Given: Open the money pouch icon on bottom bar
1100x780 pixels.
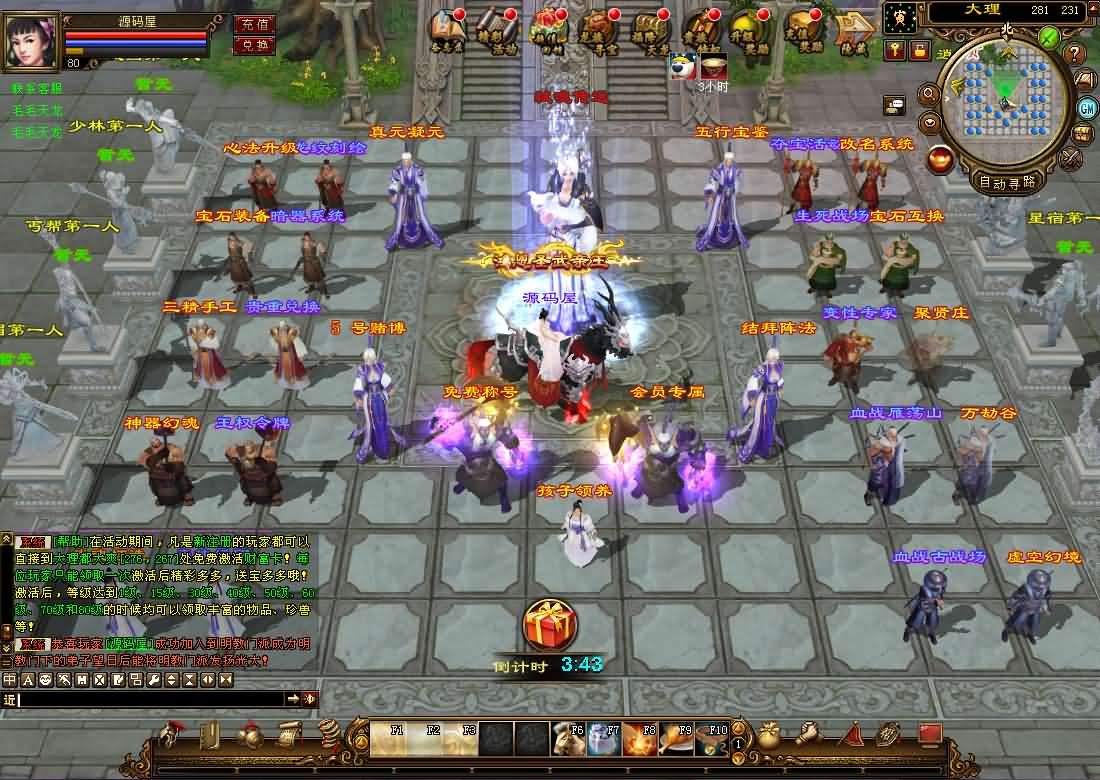Looking at the screenshot, I should [x=769, y=735].
